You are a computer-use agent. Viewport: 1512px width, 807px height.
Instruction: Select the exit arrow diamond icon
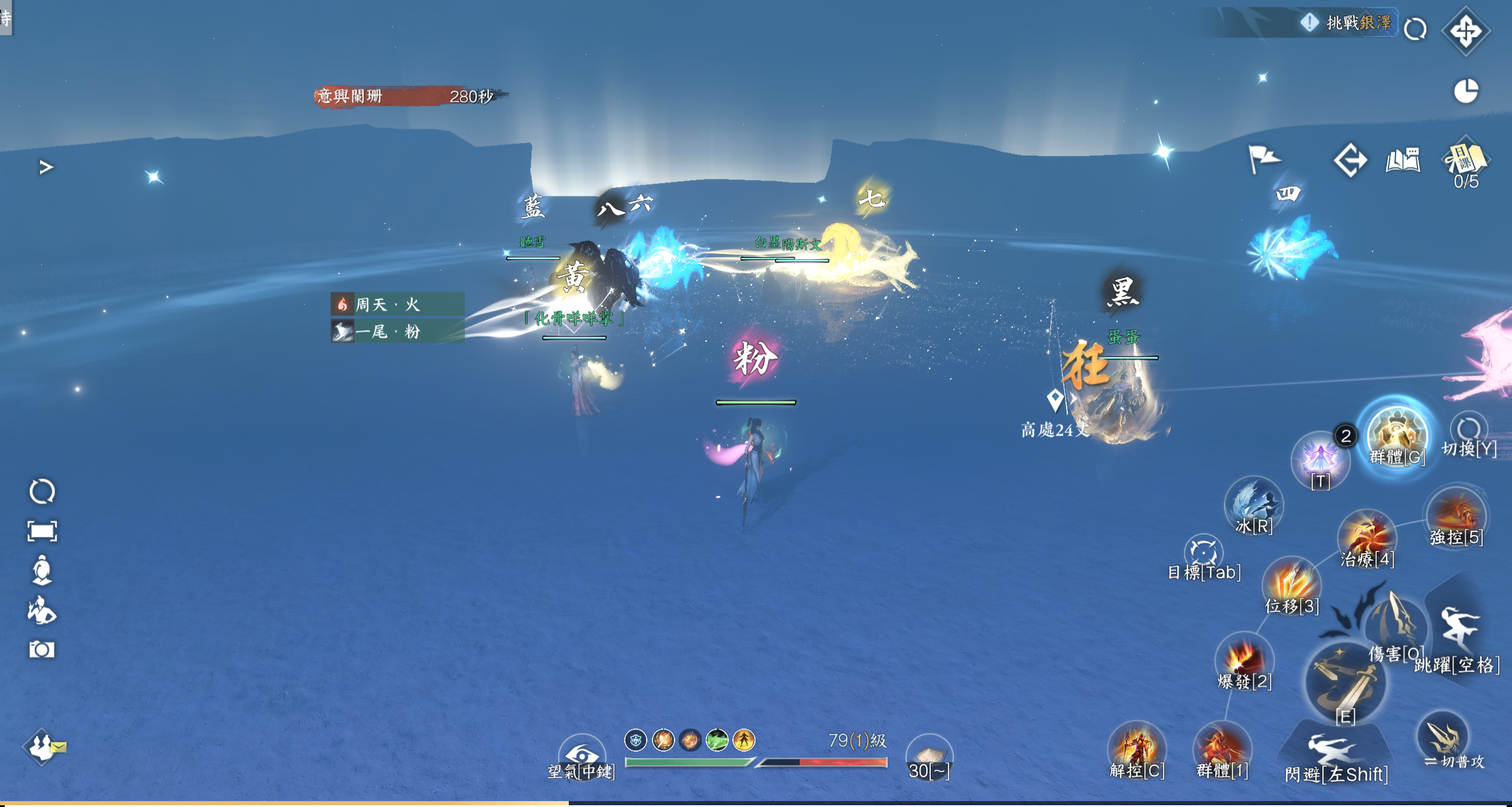pyautogui.click(x=1350, y=160)
